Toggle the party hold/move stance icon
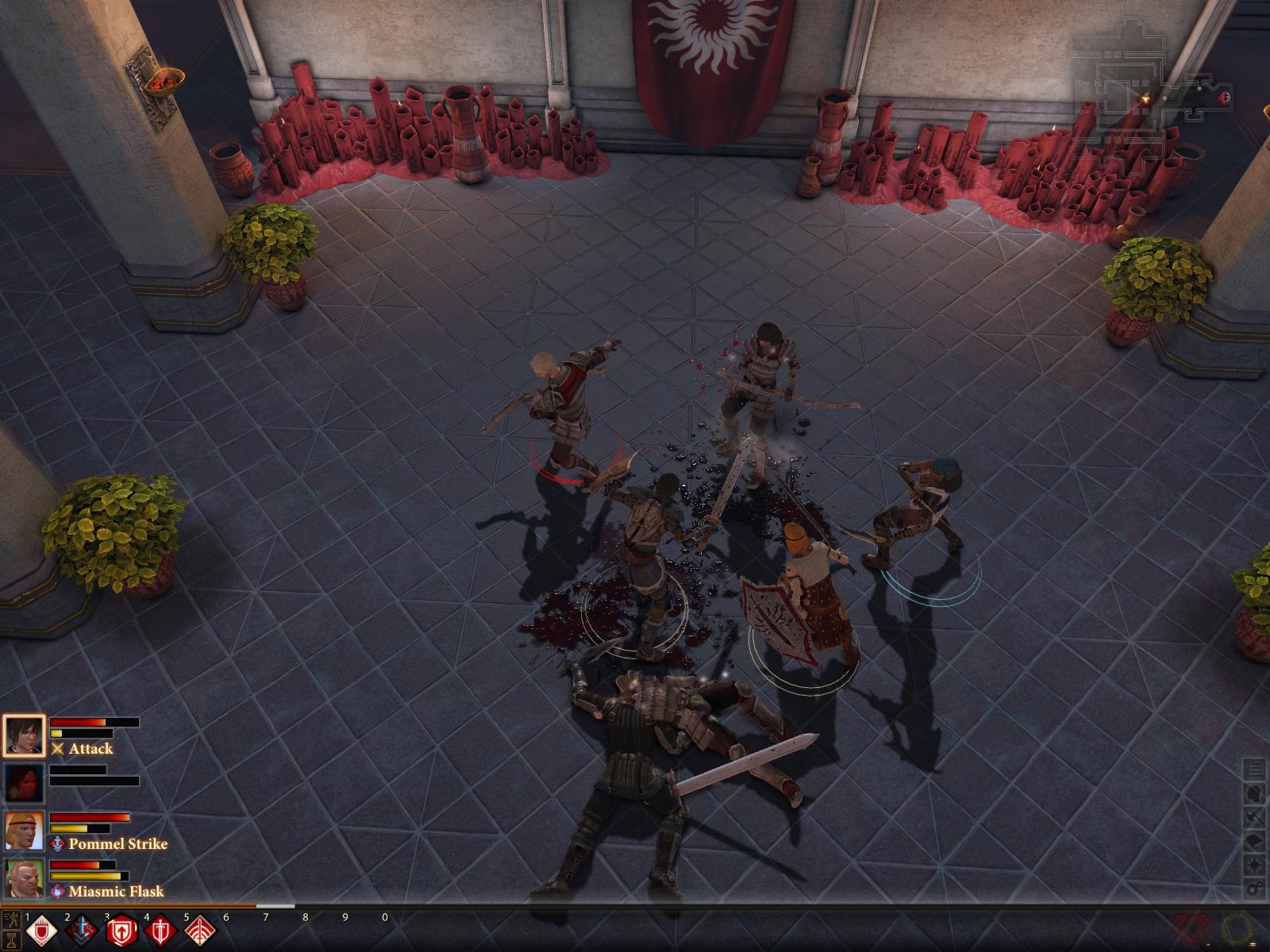Viewport: 1270px width, 952px height. (11, 920)
